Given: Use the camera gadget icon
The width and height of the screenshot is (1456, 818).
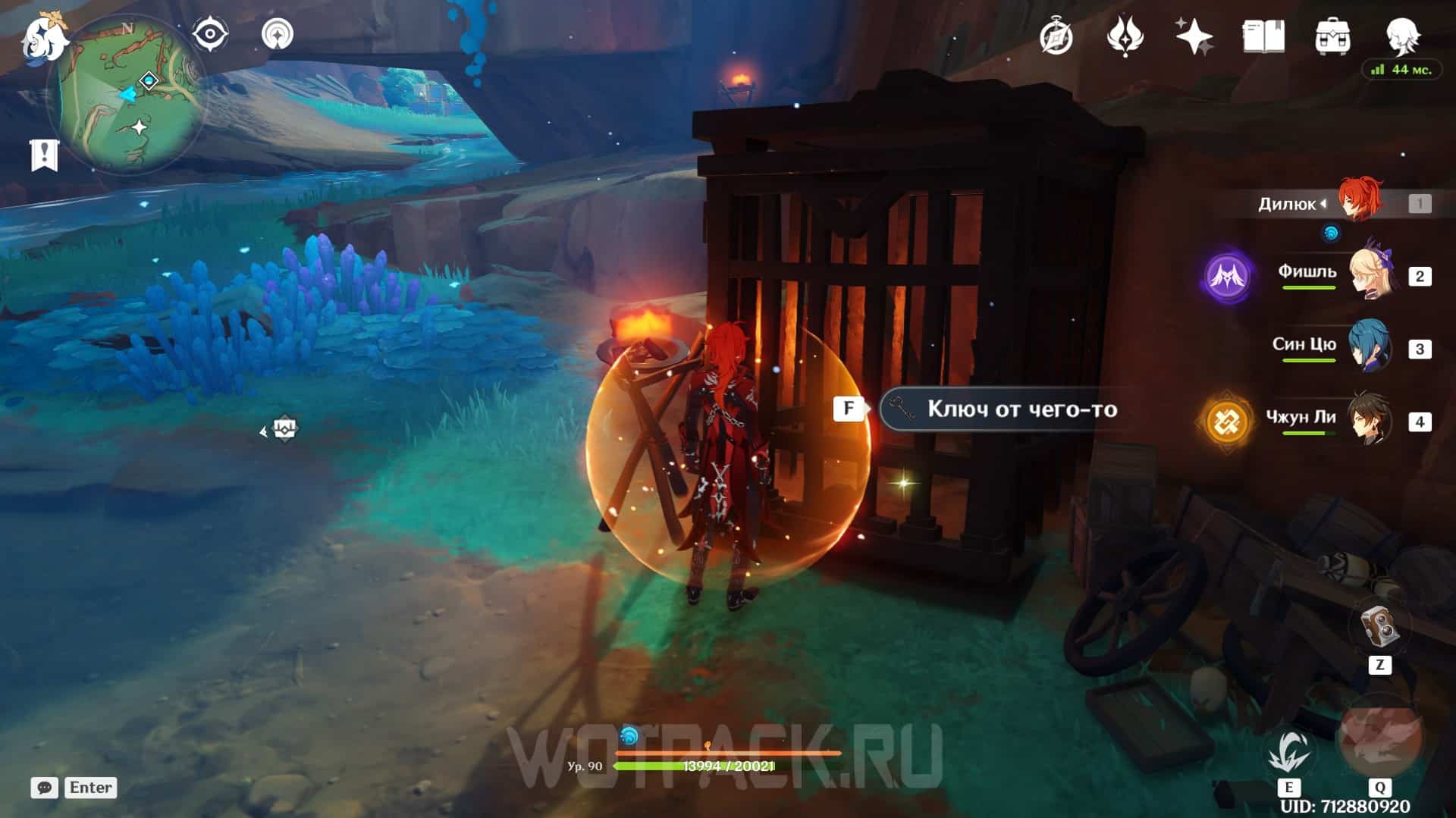Looking at the screenshot, I should point(1379,626).
